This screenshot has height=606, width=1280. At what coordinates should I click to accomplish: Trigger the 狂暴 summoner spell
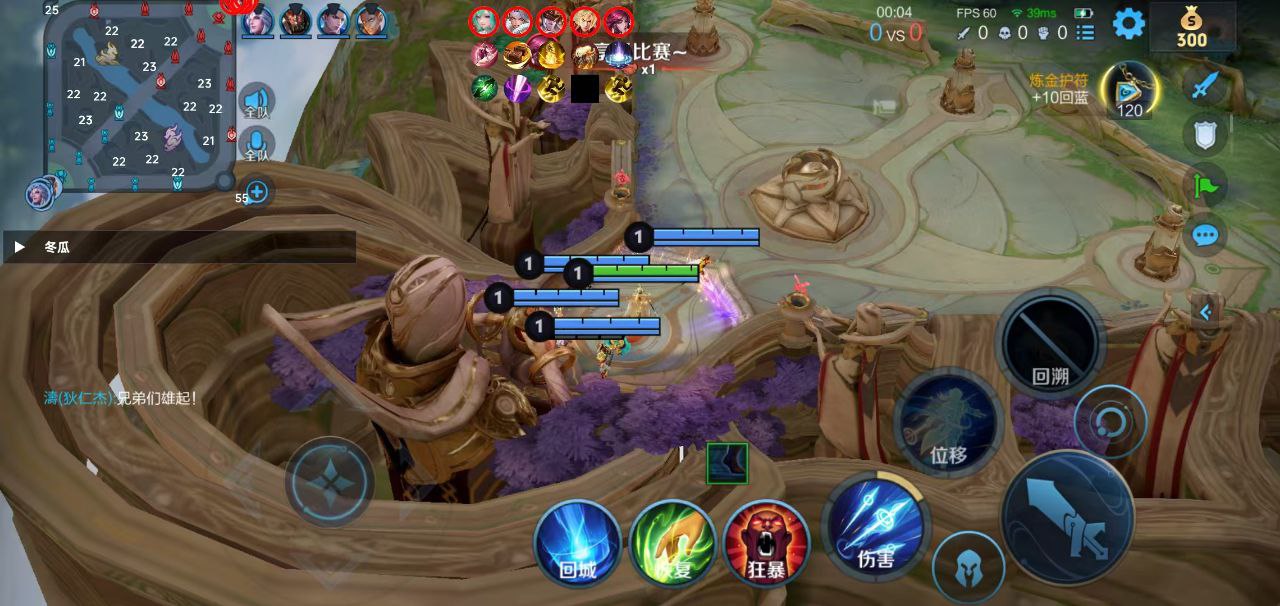pyautogui.click(x=766, y=543)
